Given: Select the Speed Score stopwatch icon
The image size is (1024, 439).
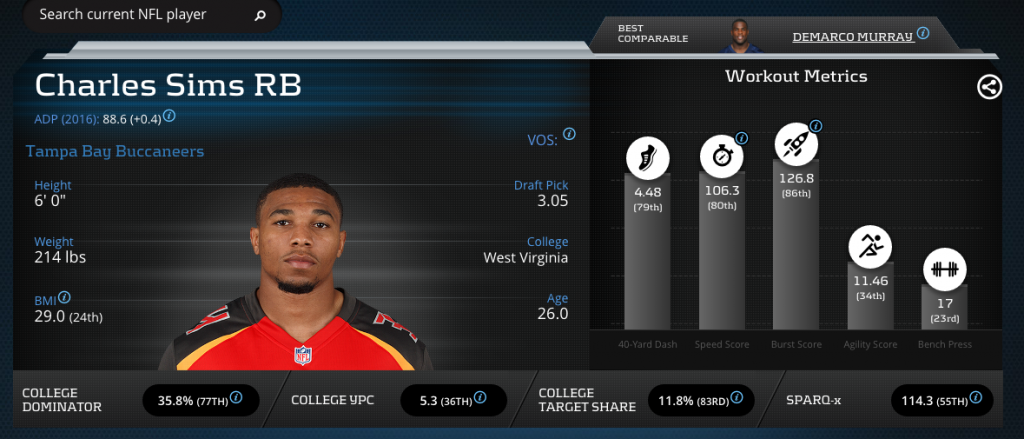Looking at the screenshot, I should tap(720, 157).
